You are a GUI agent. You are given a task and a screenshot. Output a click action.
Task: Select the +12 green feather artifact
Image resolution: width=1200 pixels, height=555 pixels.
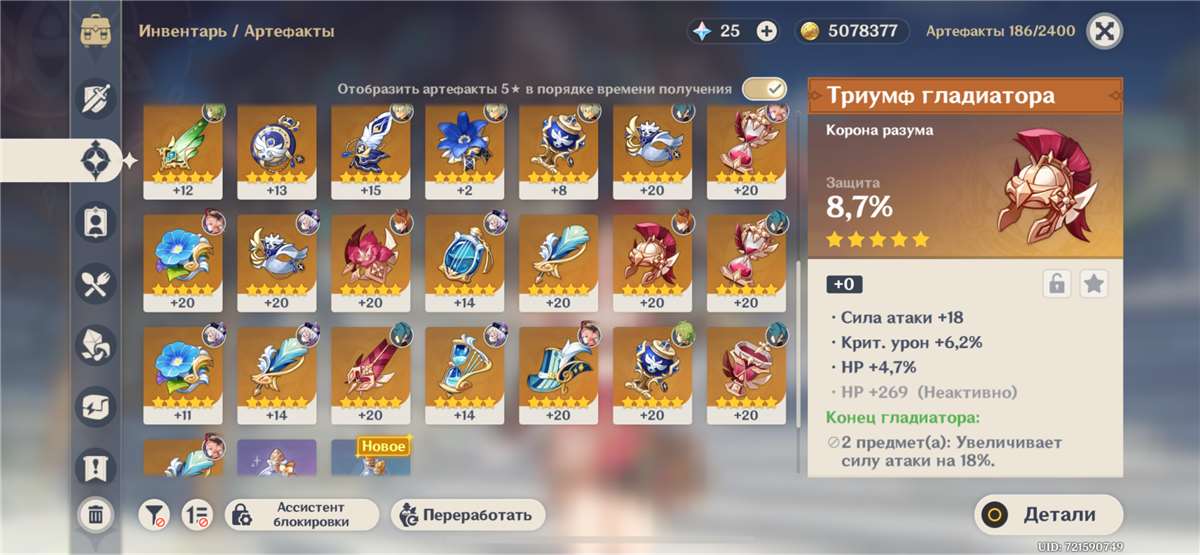(x=180, y=150)
